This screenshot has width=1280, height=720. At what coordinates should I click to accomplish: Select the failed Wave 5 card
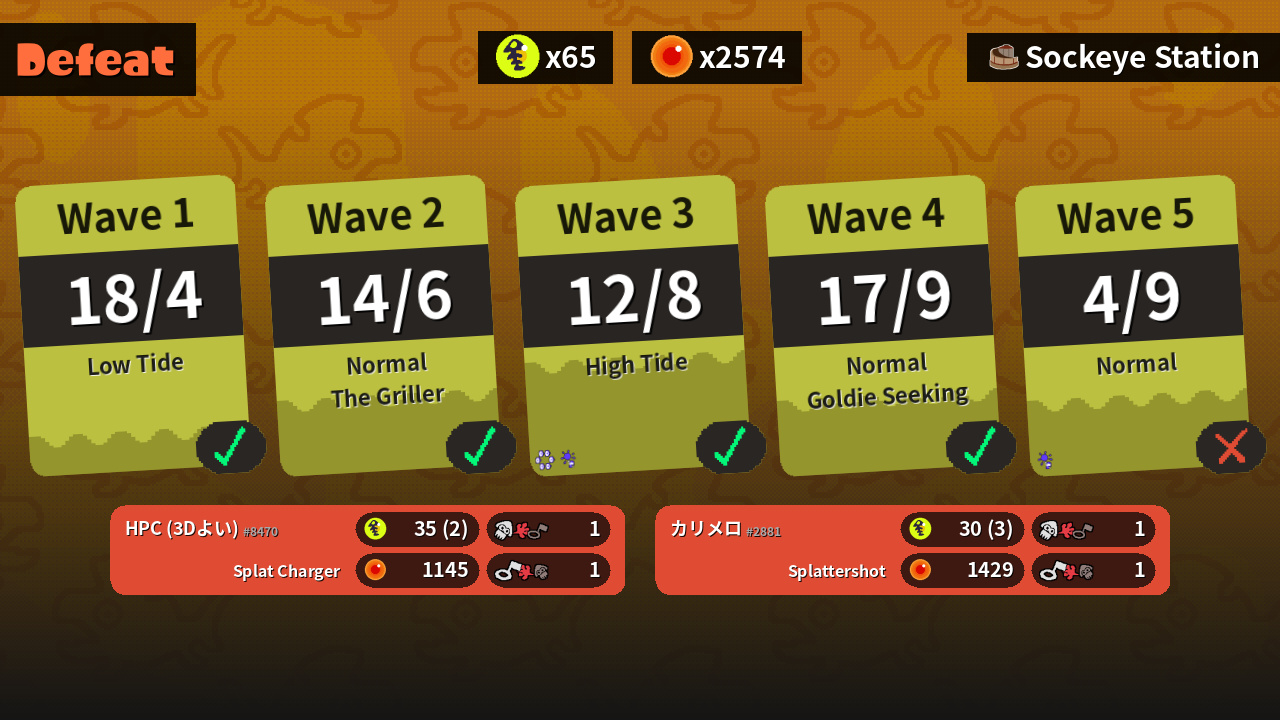(1133, 325)
